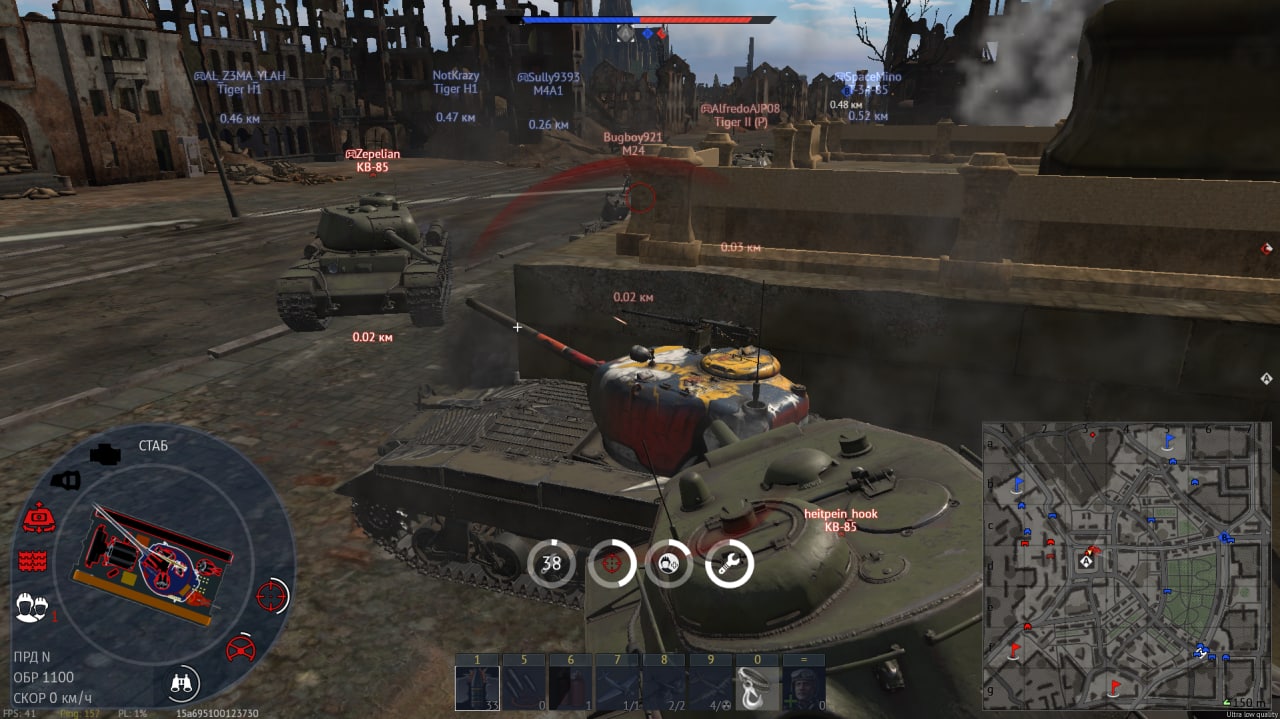
Task: Click the red steering wheel driver icon
Action: click(240, 648)
